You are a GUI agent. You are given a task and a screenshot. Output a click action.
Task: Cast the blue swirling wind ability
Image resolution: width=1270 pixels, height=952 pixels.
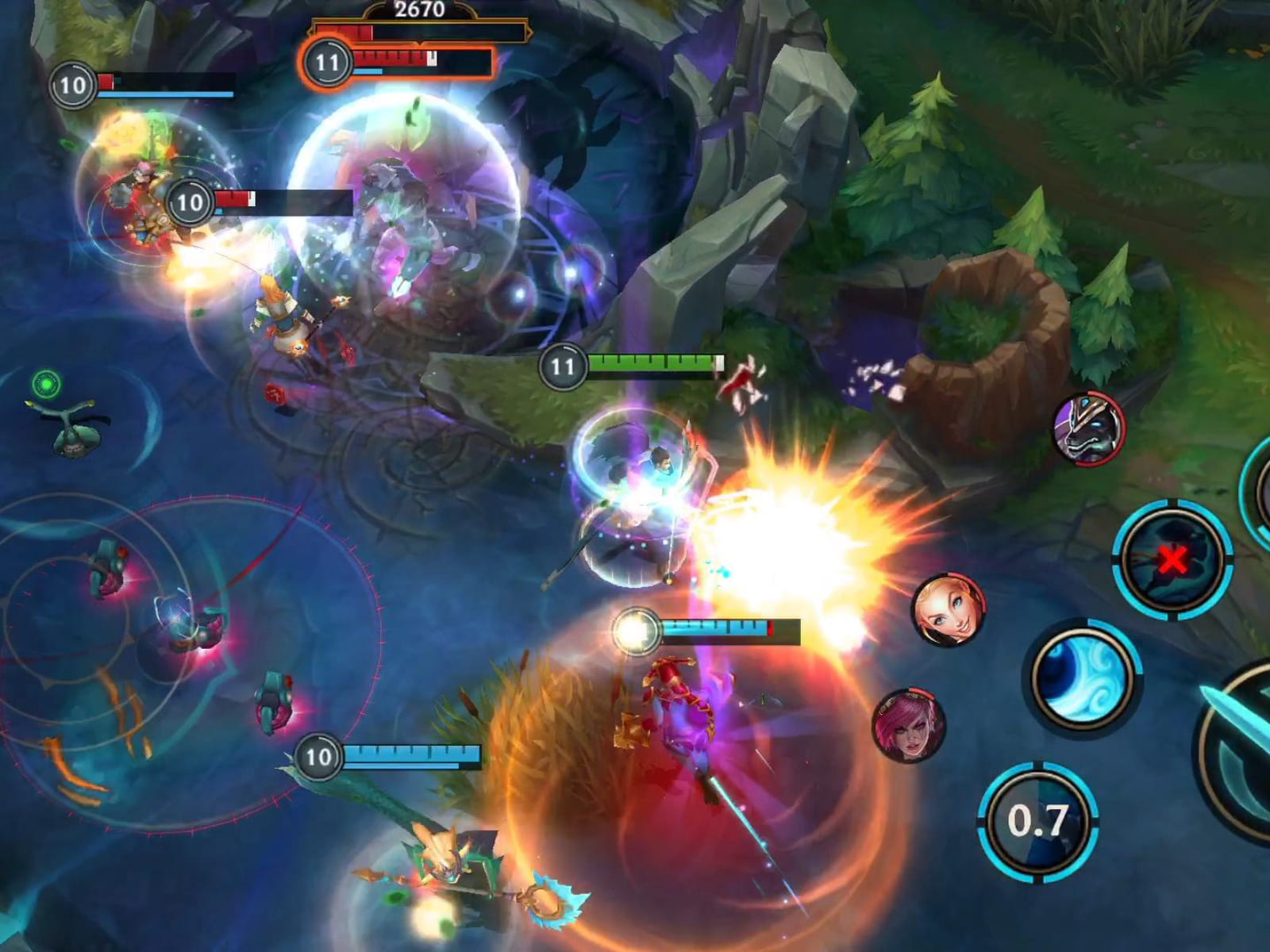click(1082, 678)
